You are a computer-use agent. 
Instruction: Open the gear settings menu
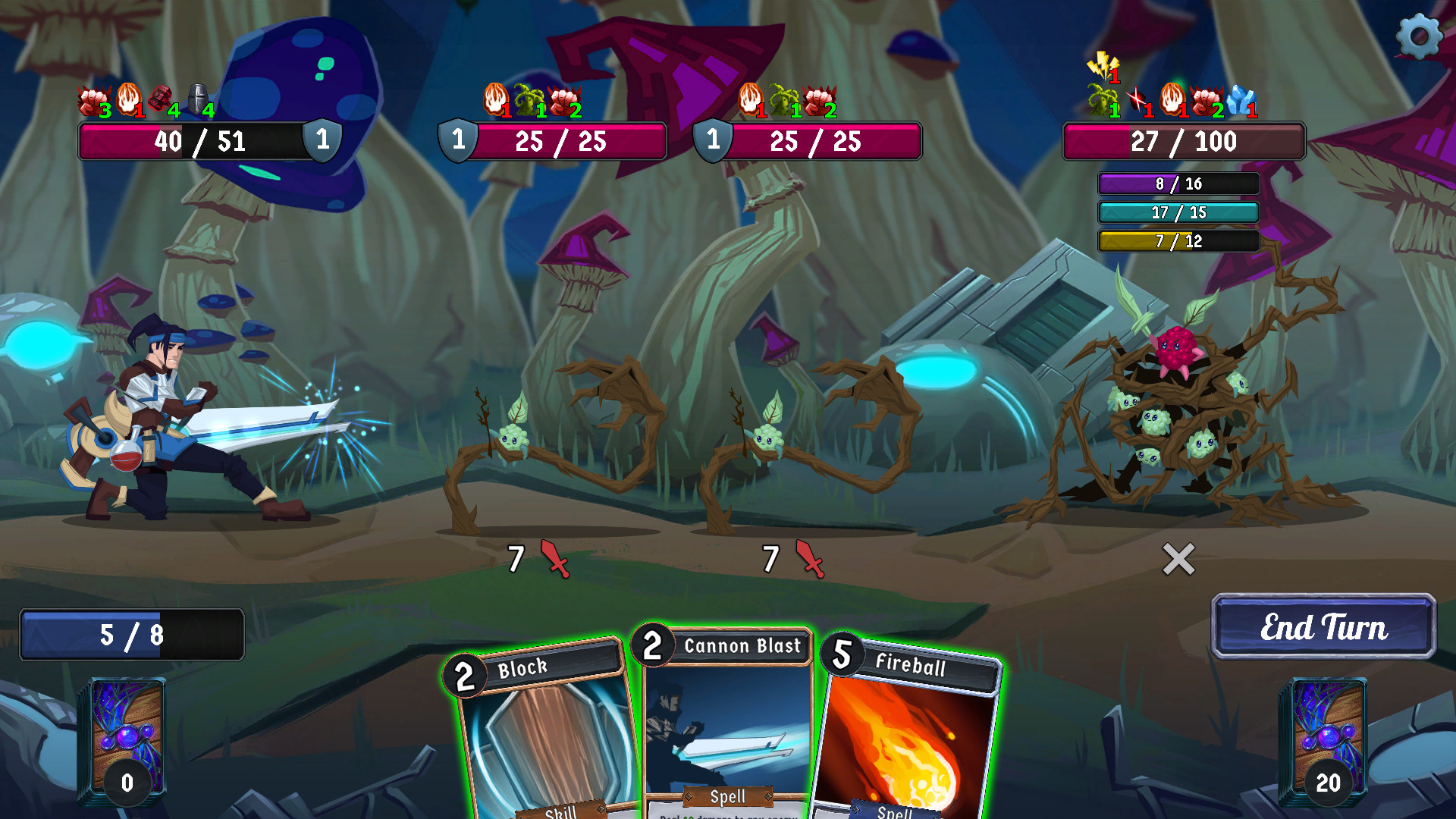coord(1419,36)
